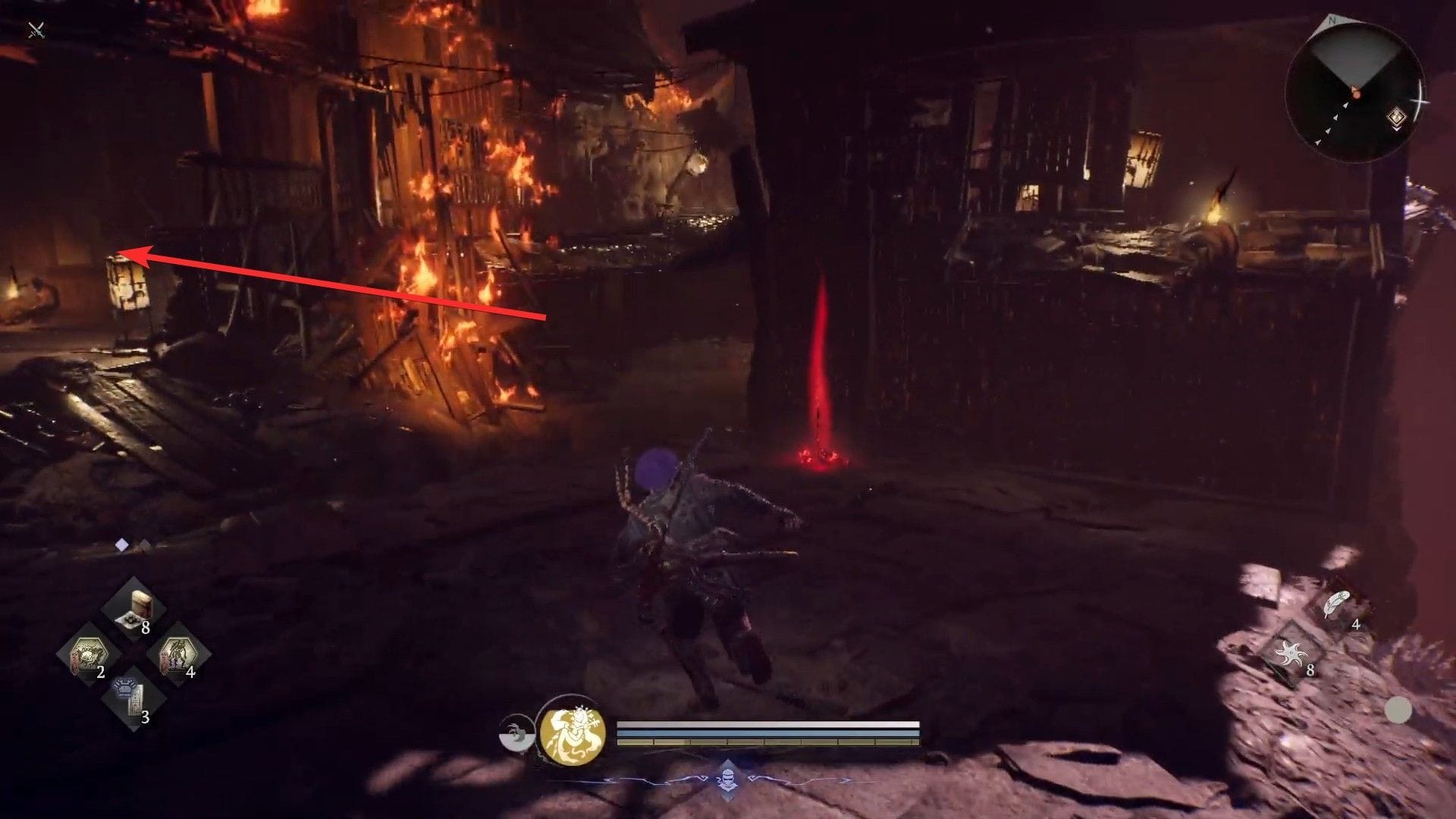Select the warrior statue quick item showing 4

pos(178,653)
